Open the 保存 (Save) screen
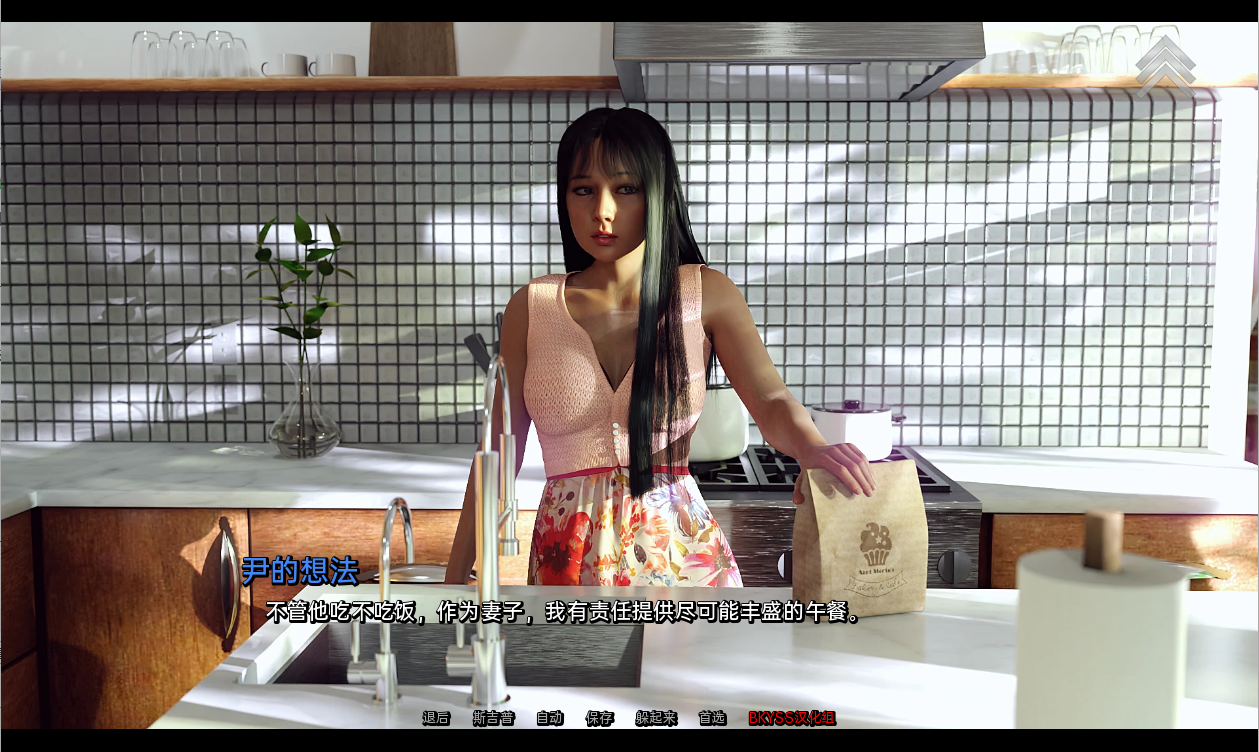The image size is (1259, 752). tap(600, 718)
